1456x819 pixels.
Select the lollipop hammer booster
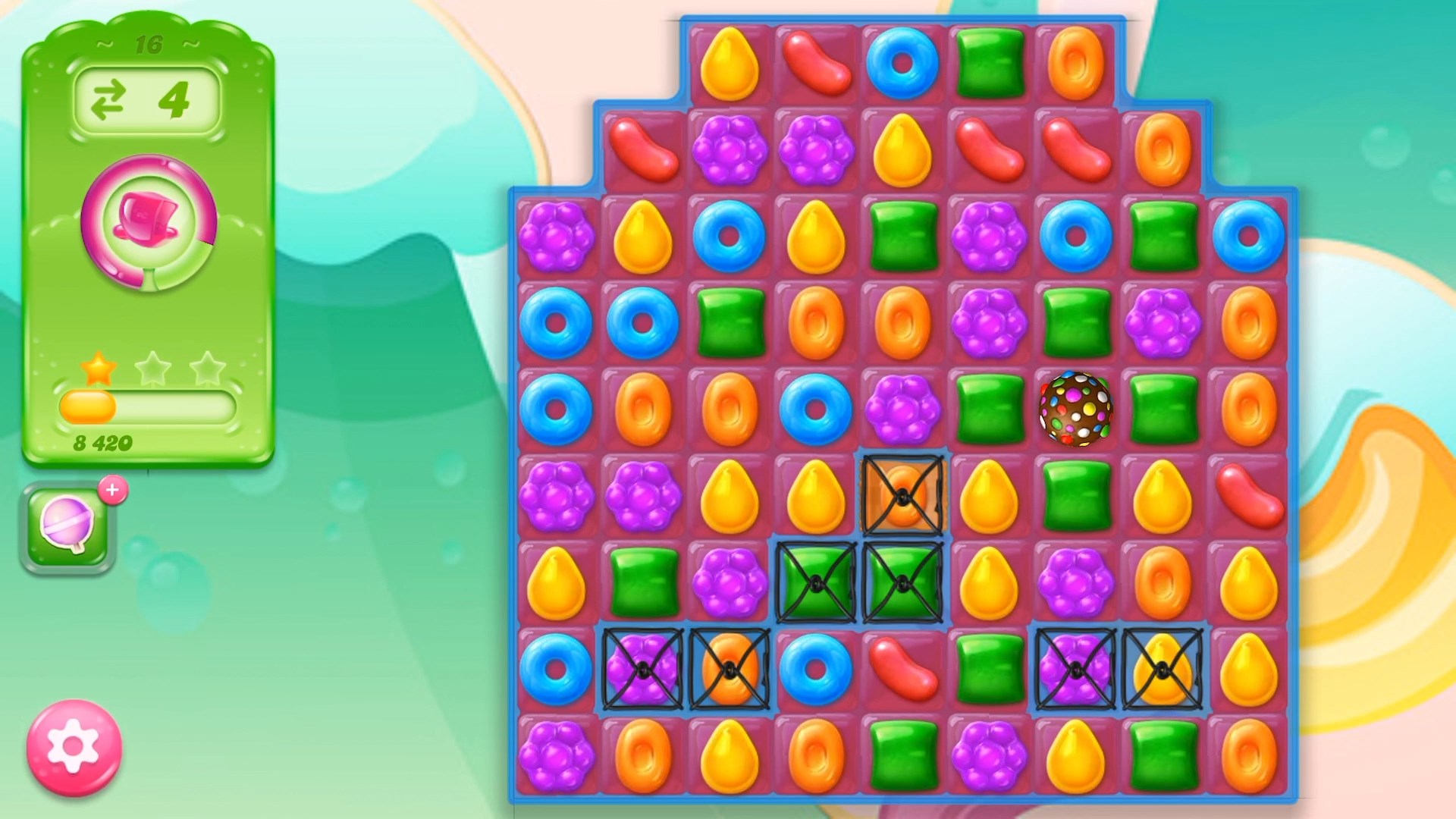pos(68,523)
